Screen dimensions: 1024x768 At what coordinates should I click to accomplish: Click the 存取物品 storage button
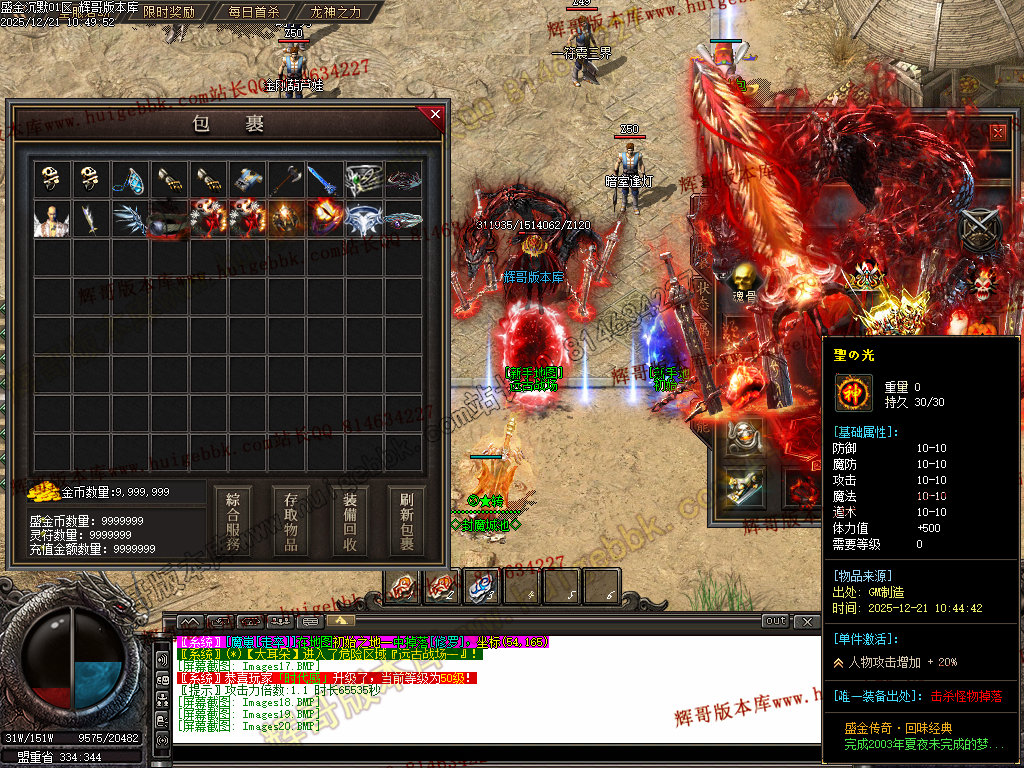tap(291, 522)
